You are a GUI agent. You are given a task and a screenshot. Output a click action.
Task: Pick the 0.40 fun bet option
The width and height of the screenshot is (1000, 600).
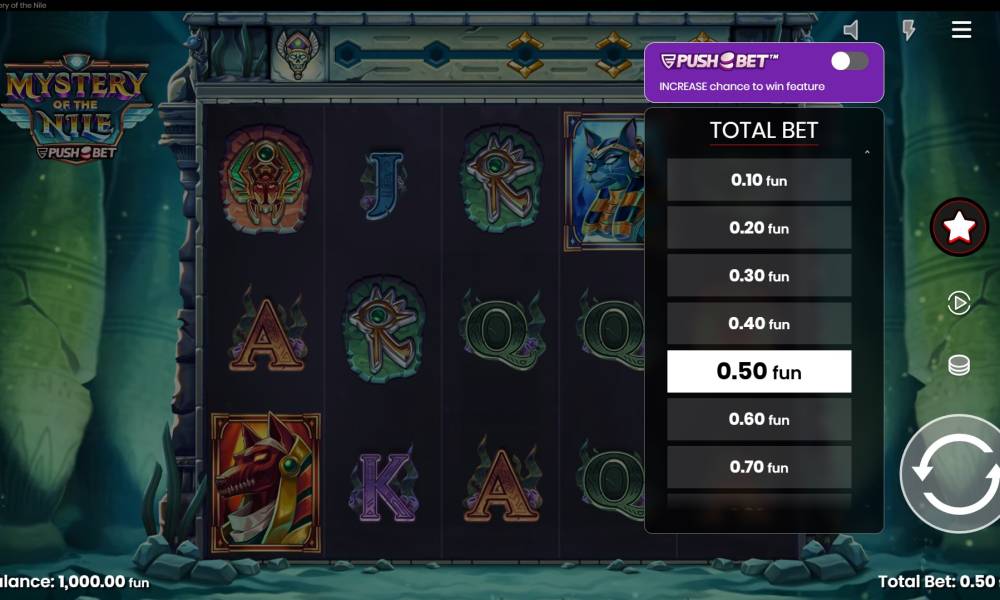(x=759, y=324)
